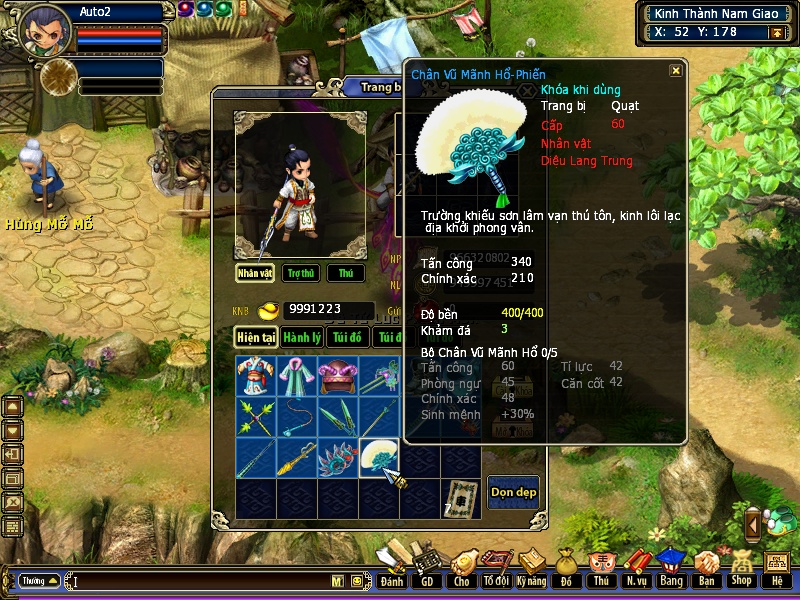This screenshot has width=800, height=600.
Task: Open the Trợ thủ tab
Action: tap(300, 273)
